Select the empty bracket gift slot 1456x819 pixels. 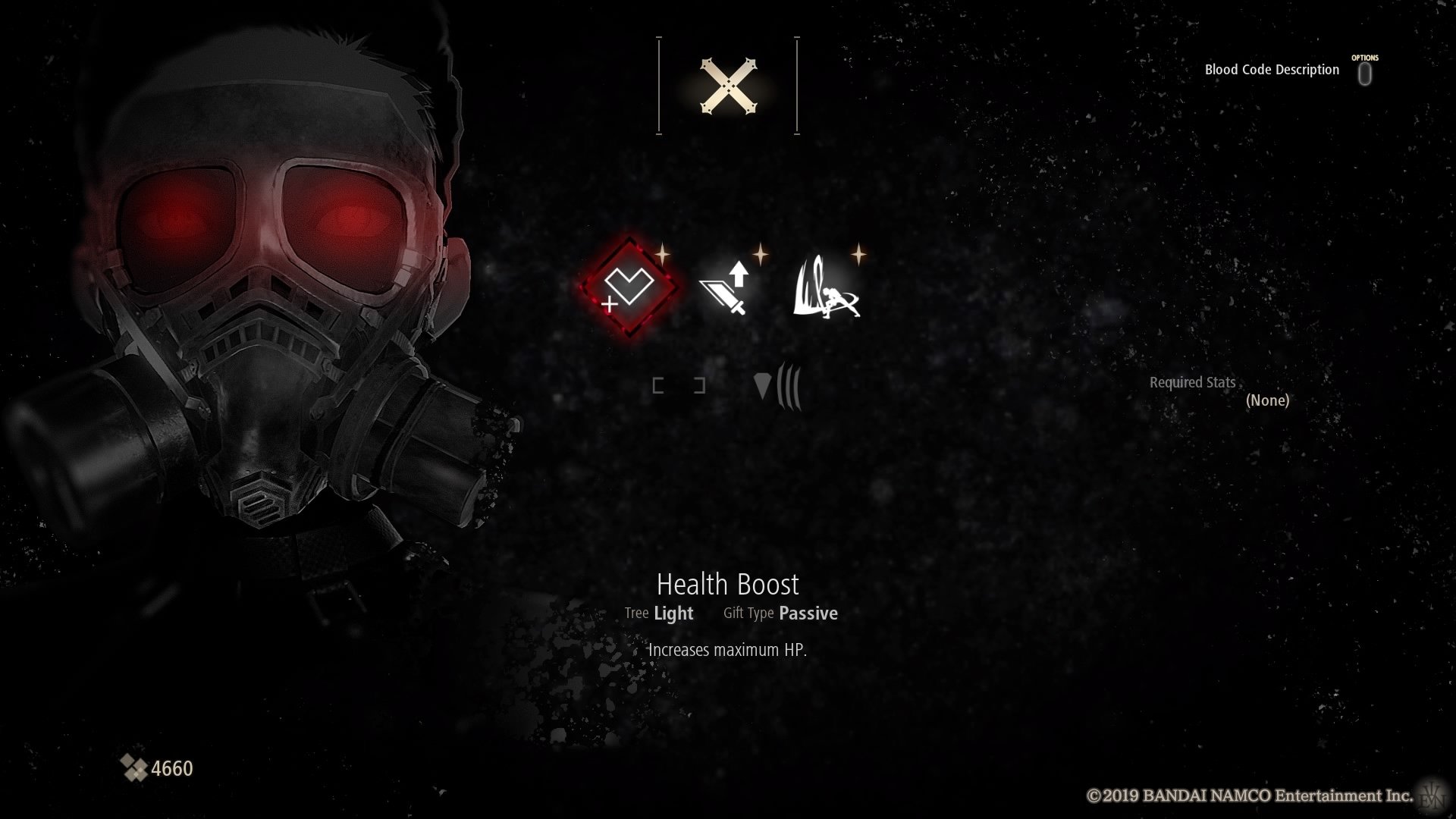679,386
